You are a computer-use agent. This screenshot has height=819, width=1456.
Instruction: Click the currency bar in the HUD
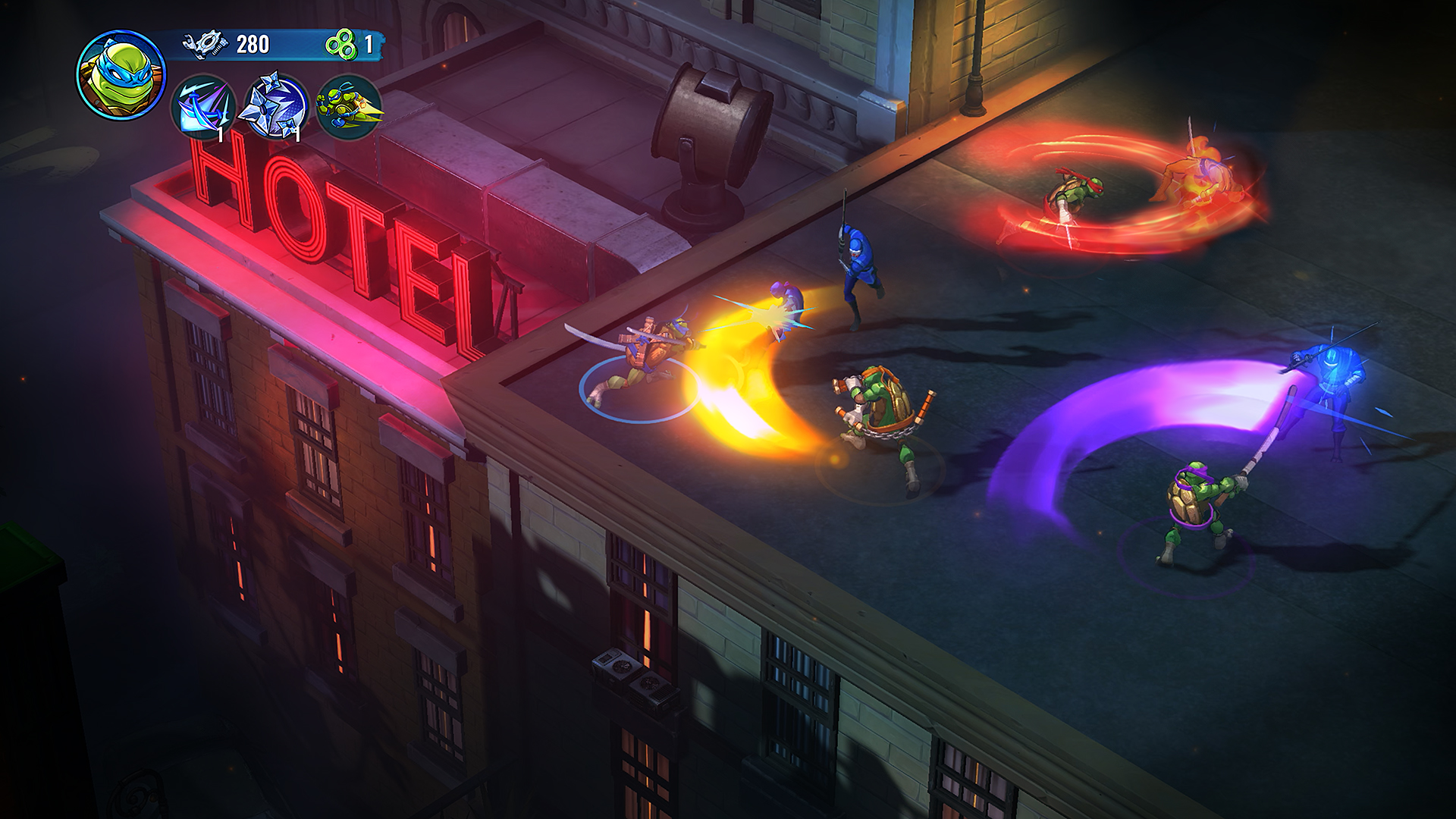coord(273,43)
